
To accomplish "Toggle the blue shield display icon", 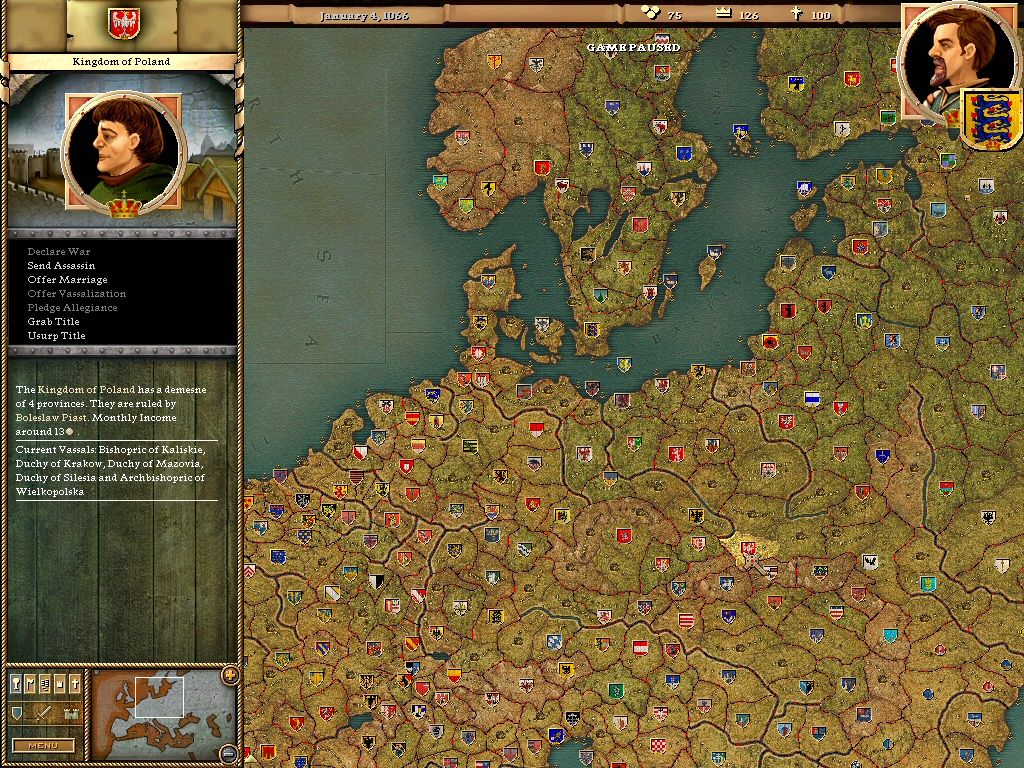I will coord(17,713).
